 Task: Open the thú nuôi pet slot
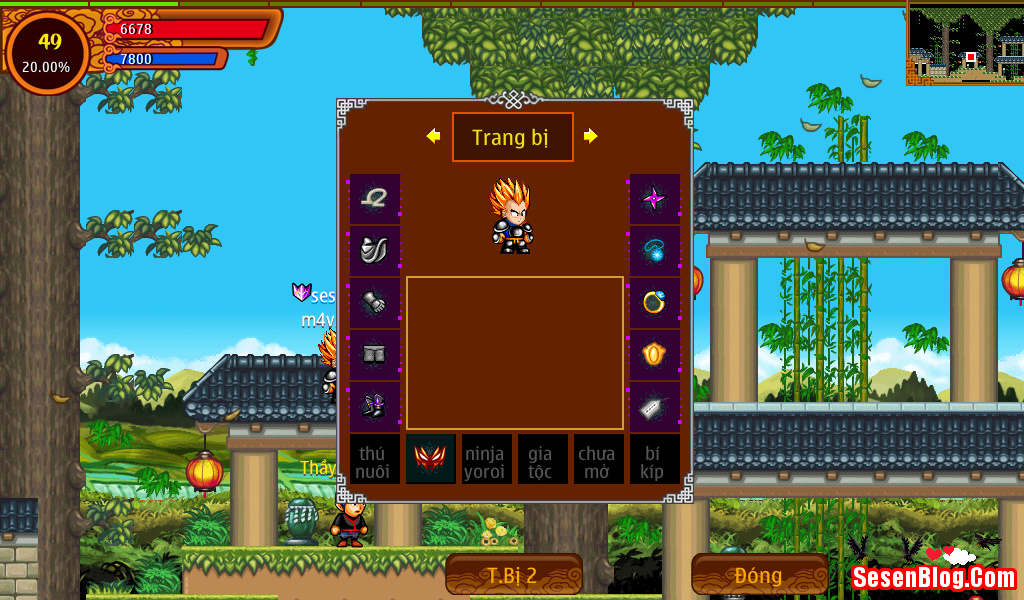tap(375, 459)
